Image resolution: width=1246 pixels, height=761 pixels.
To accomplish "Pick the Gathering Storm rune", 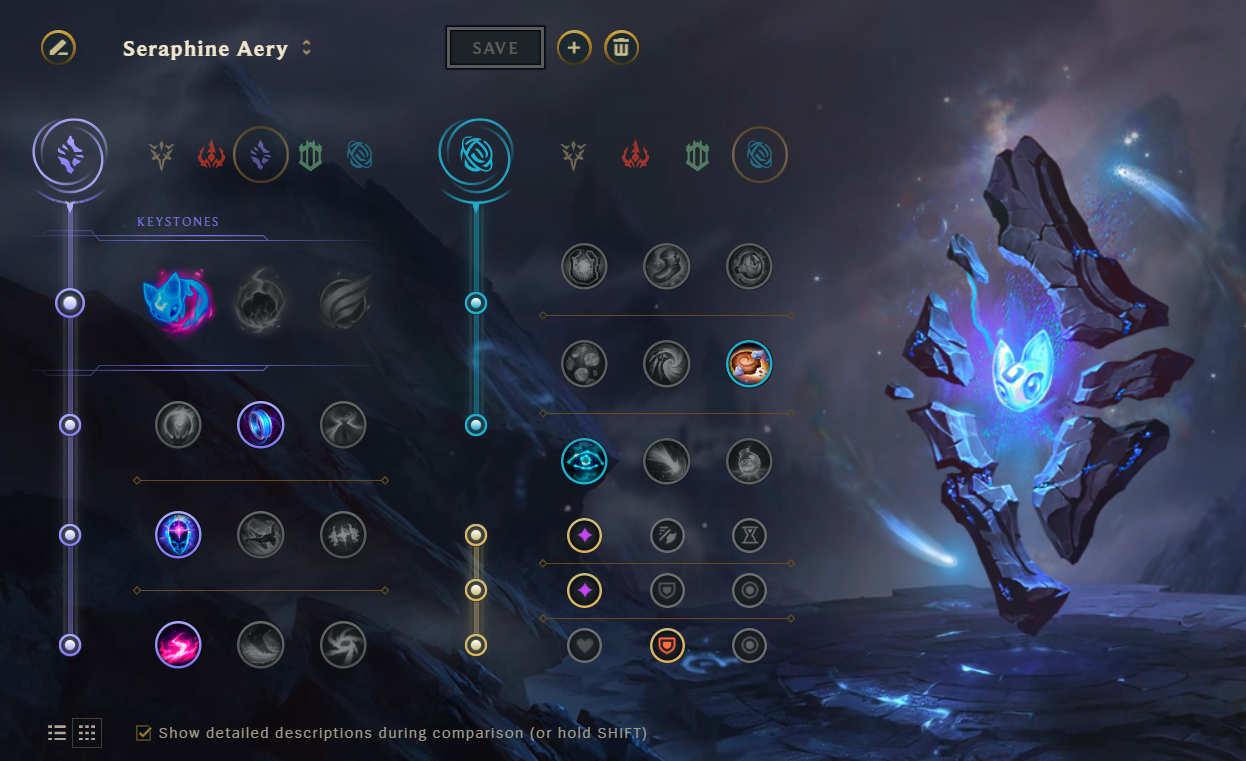I will pos(343,645).
